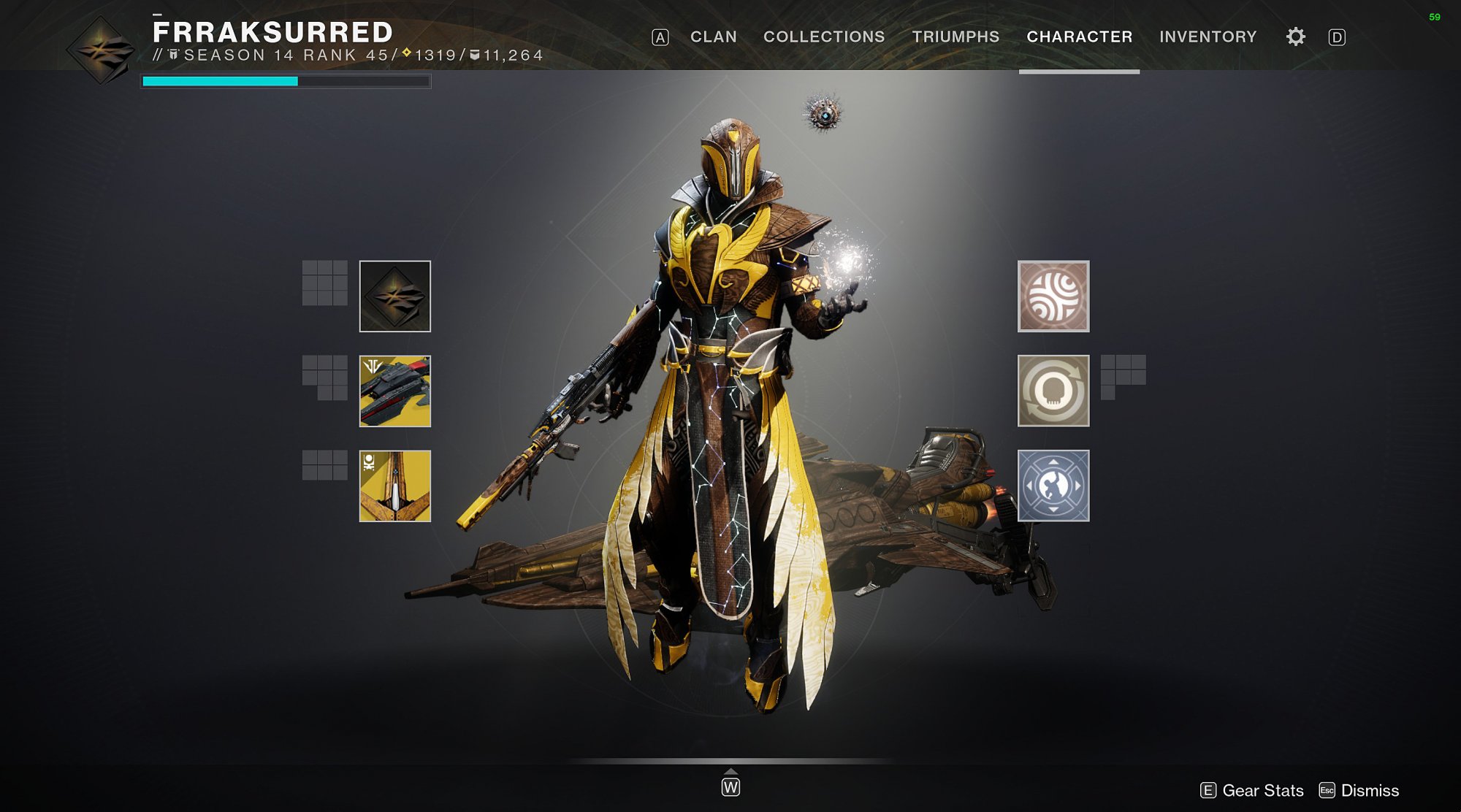1461x812 pixels.
Task: Open the Clan tab
Action: pos(713,37)
